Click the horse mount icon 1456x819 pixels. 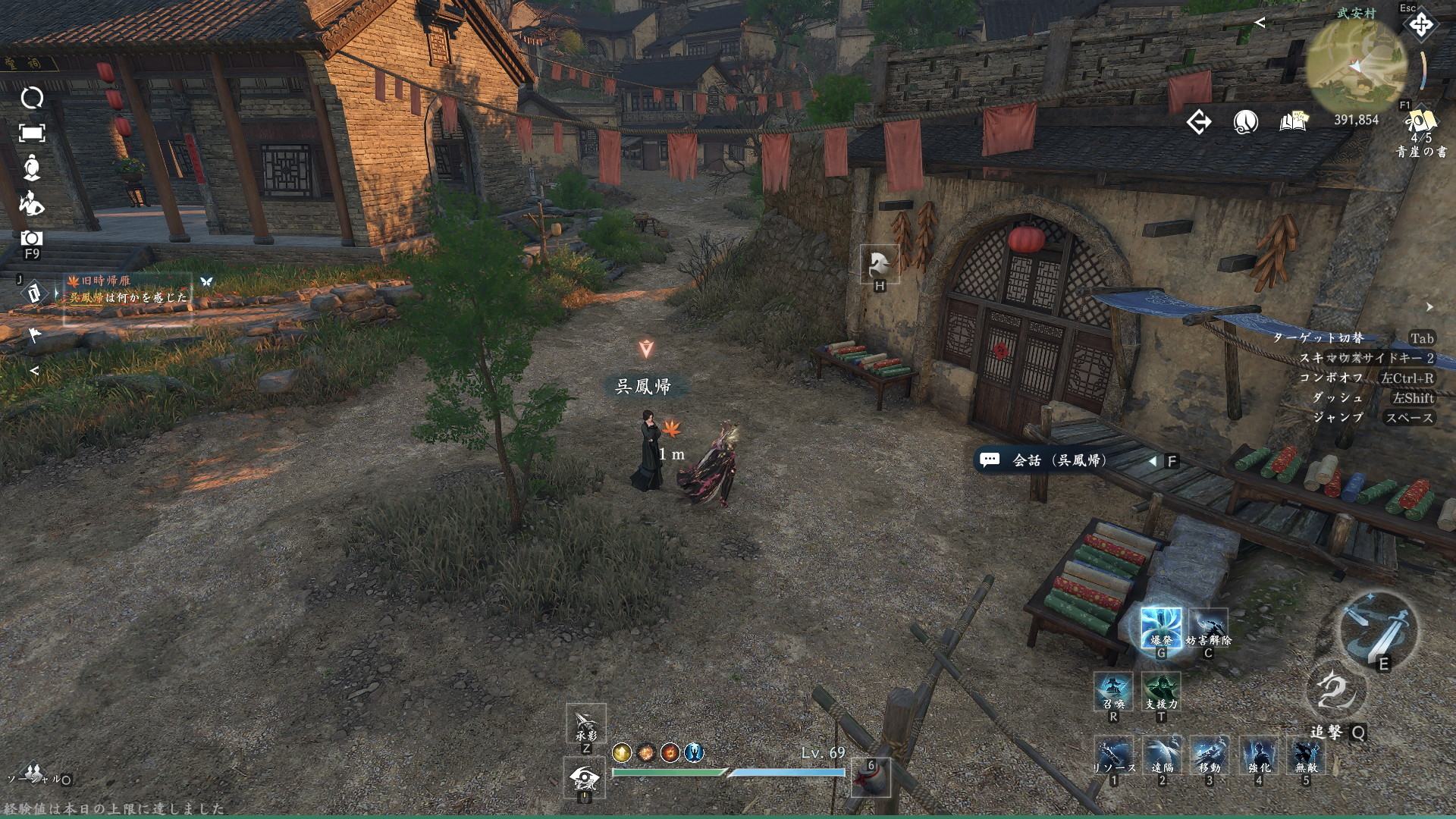tap(880, 264)
